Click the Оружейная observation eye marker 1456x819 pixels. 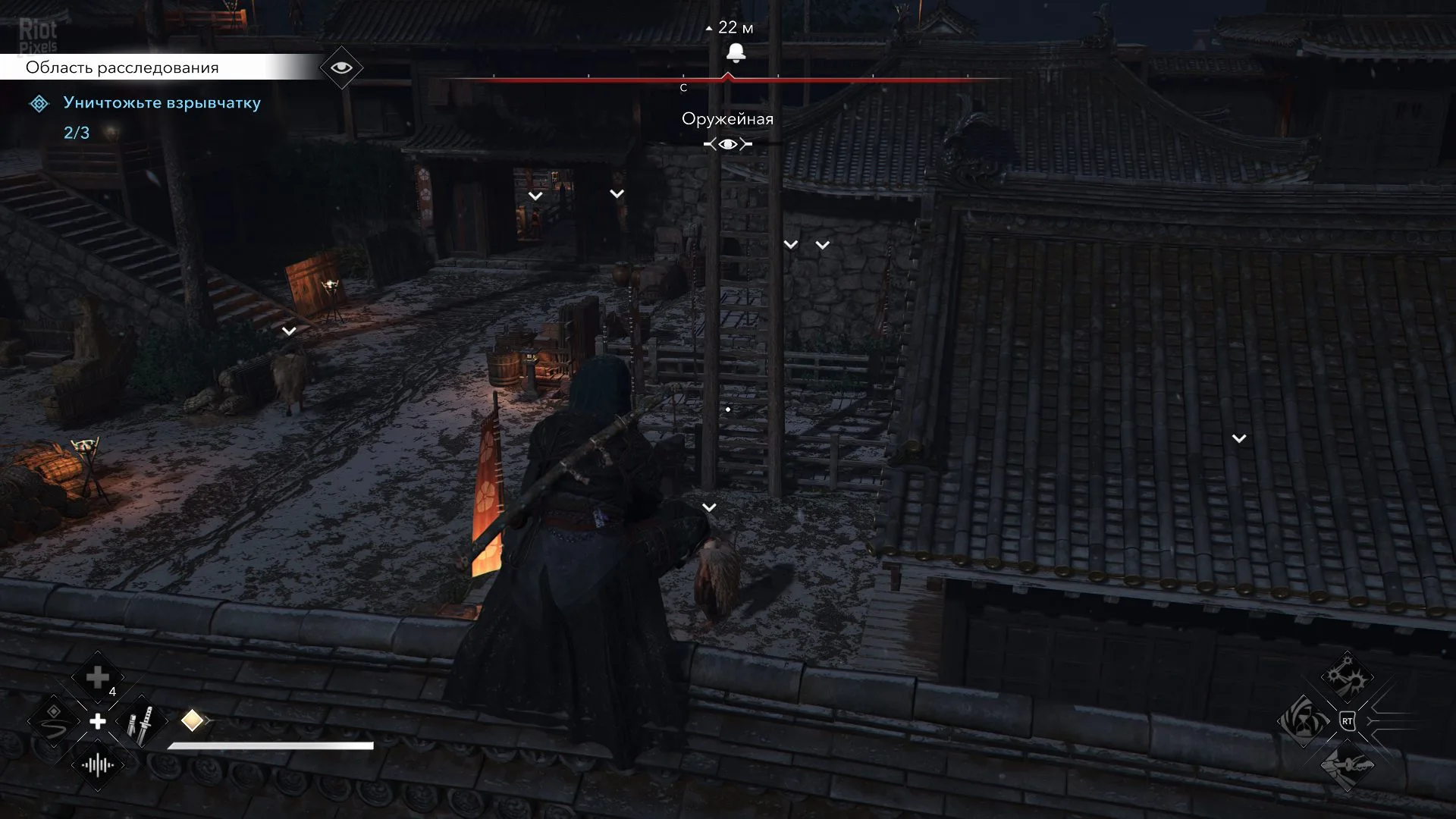pyautogui.click(x=728, y=144)
